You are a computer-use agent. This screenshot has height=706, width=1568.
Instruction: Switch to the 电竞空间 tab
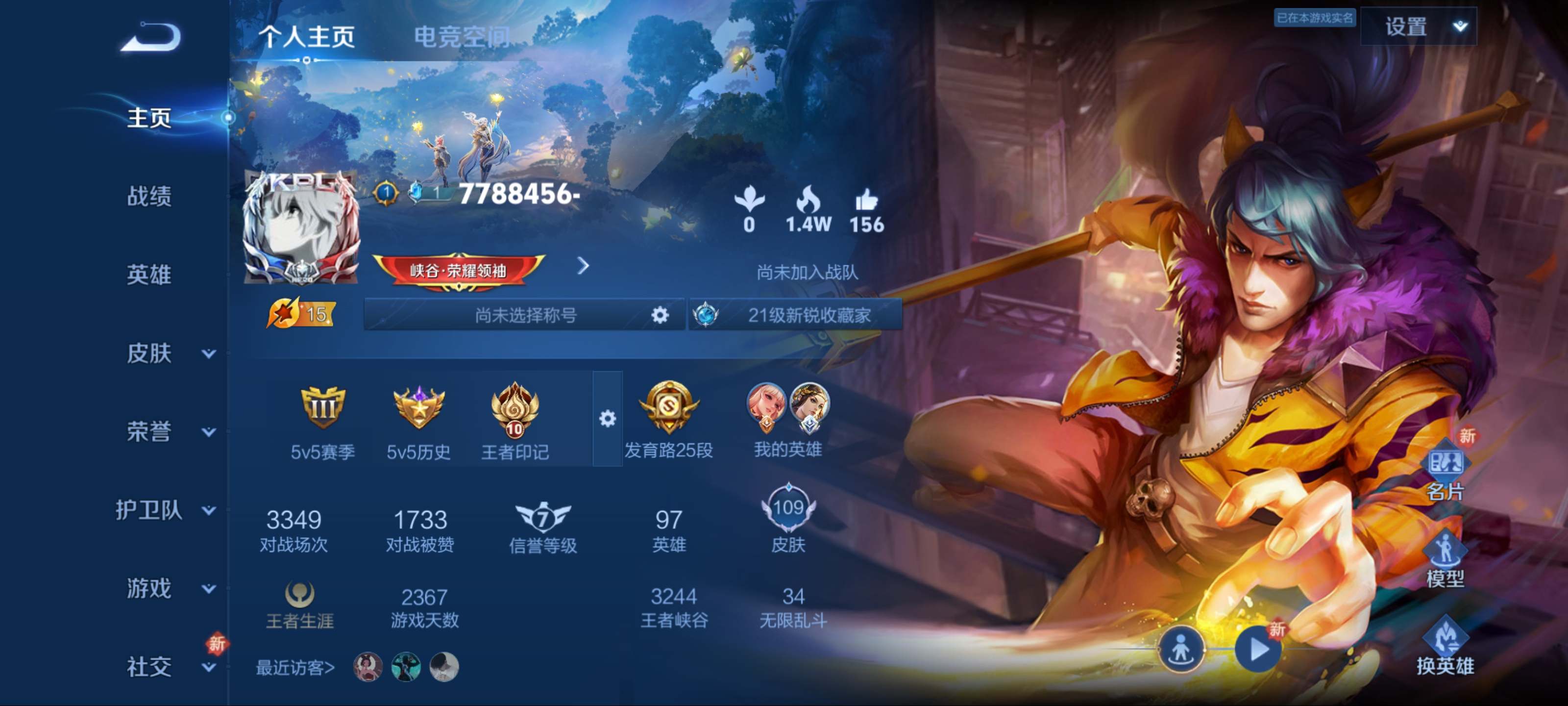pyautogui.click(x=462, y=37)
